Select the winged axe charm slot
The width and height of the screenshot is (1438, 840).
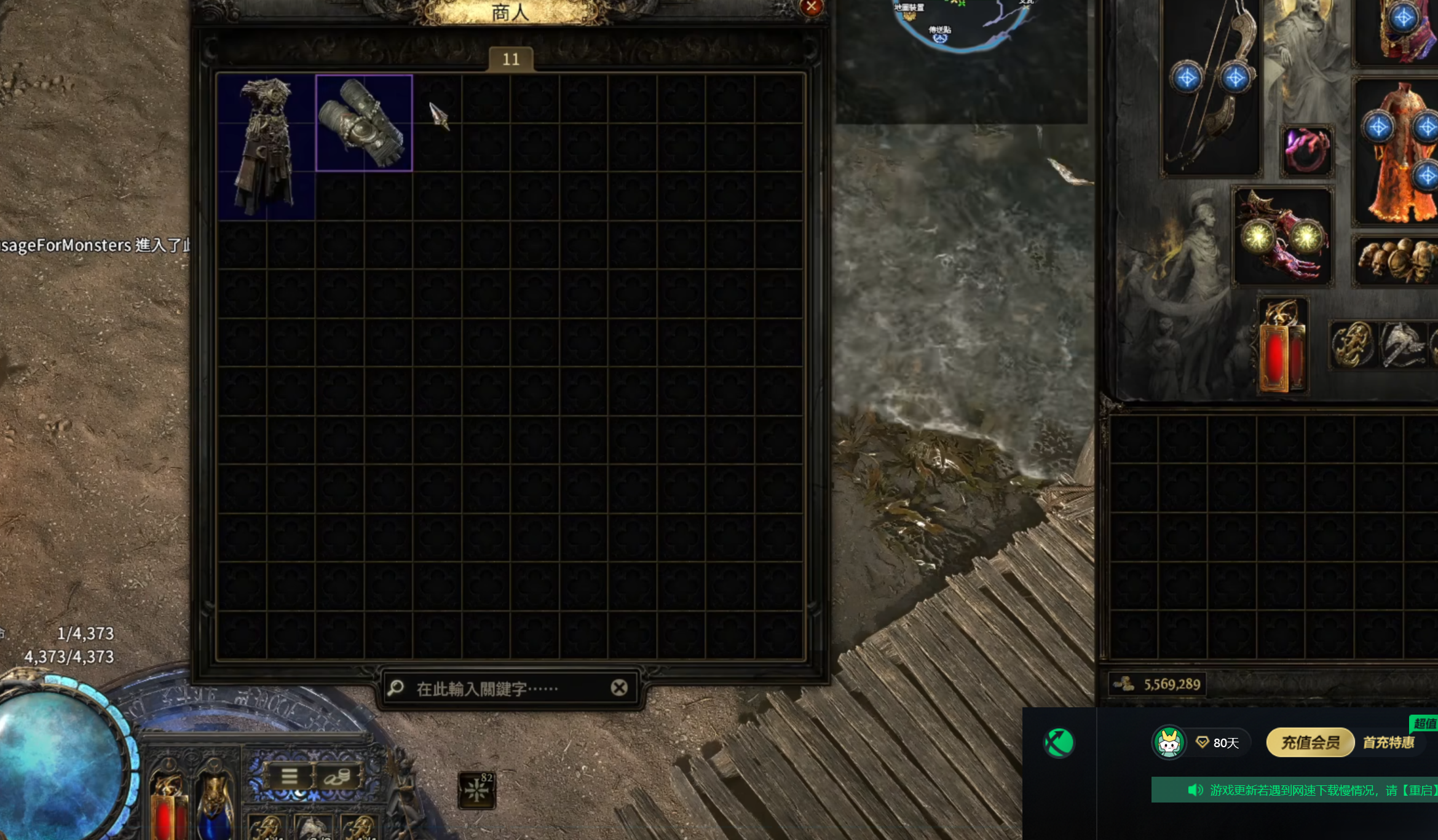pos(1402,345)
